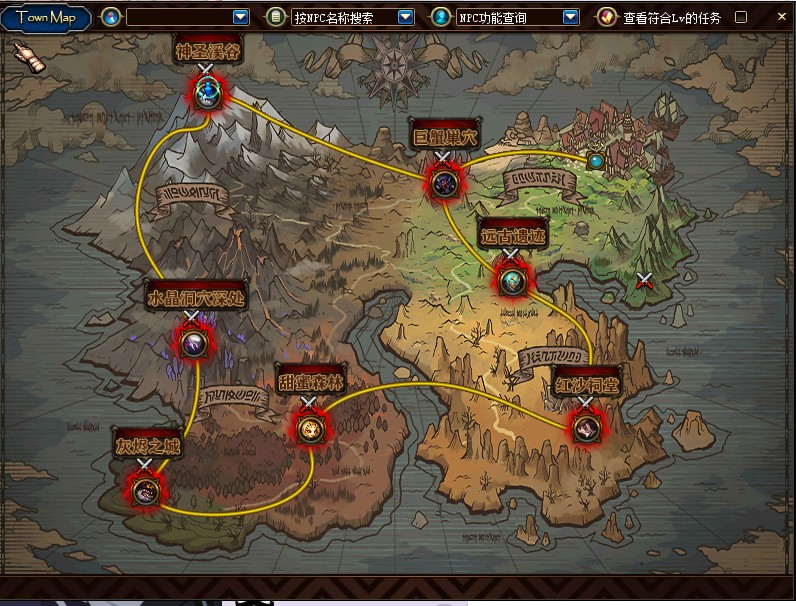
Task: Toggle the 查看符合Lv的任务 checkbox
Action: tap(741, 17)
